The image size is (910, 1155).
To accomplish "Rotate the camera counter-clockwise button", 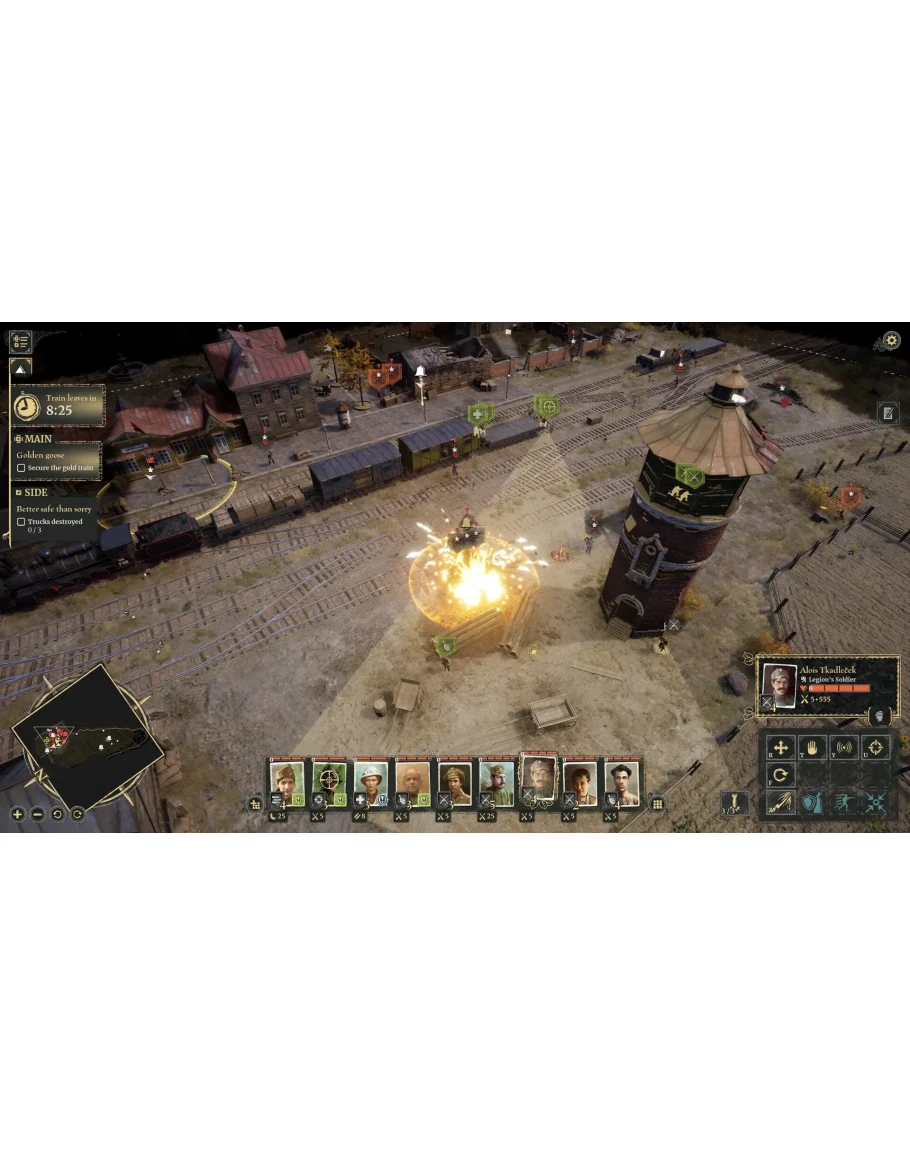I will point(57,814).
